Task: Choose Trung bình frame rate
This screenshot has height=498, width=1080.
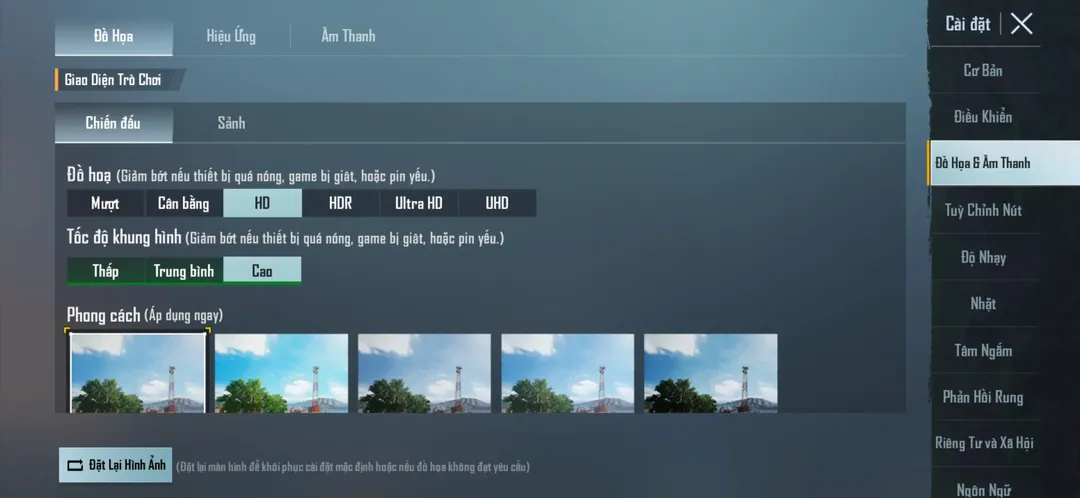Action: 184,271
